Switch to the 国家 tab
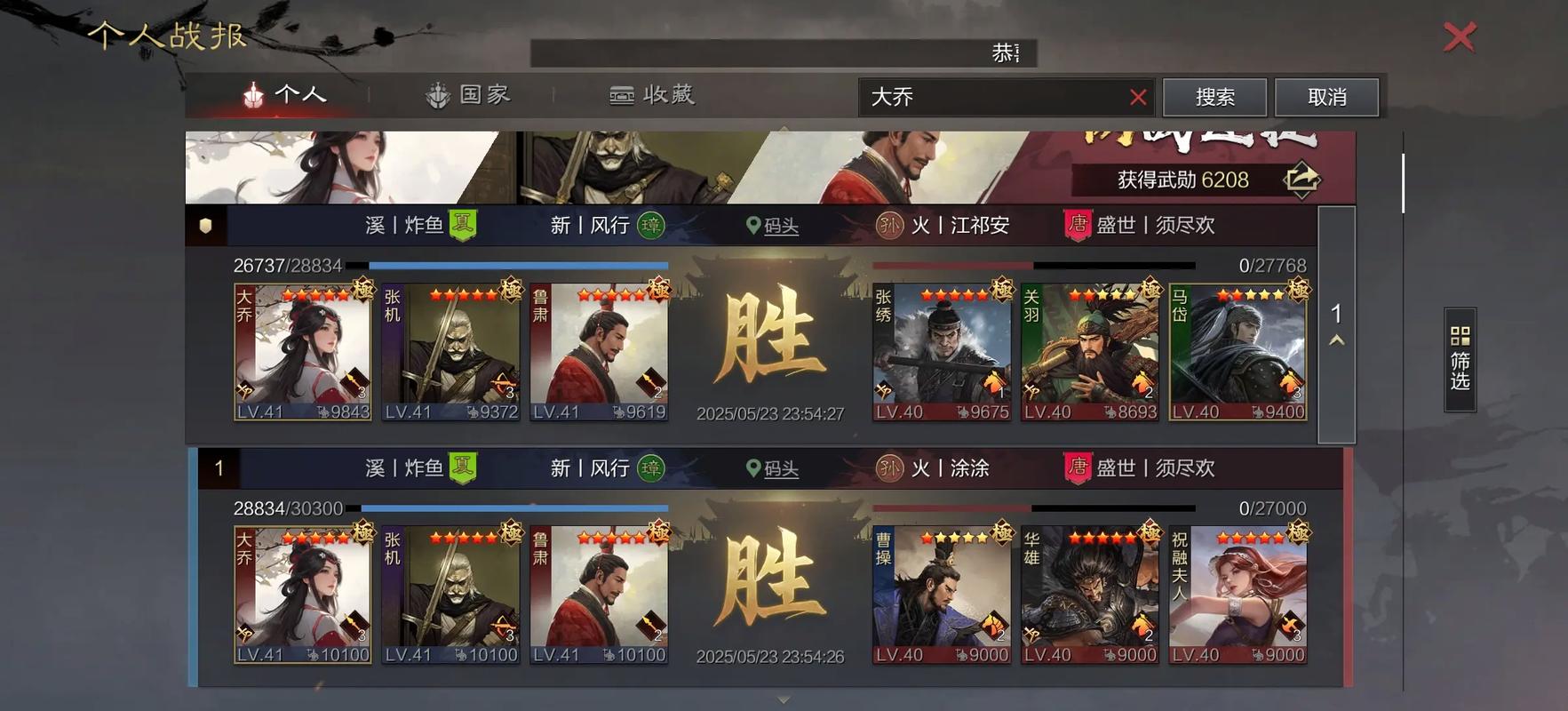 coord(469,94)
